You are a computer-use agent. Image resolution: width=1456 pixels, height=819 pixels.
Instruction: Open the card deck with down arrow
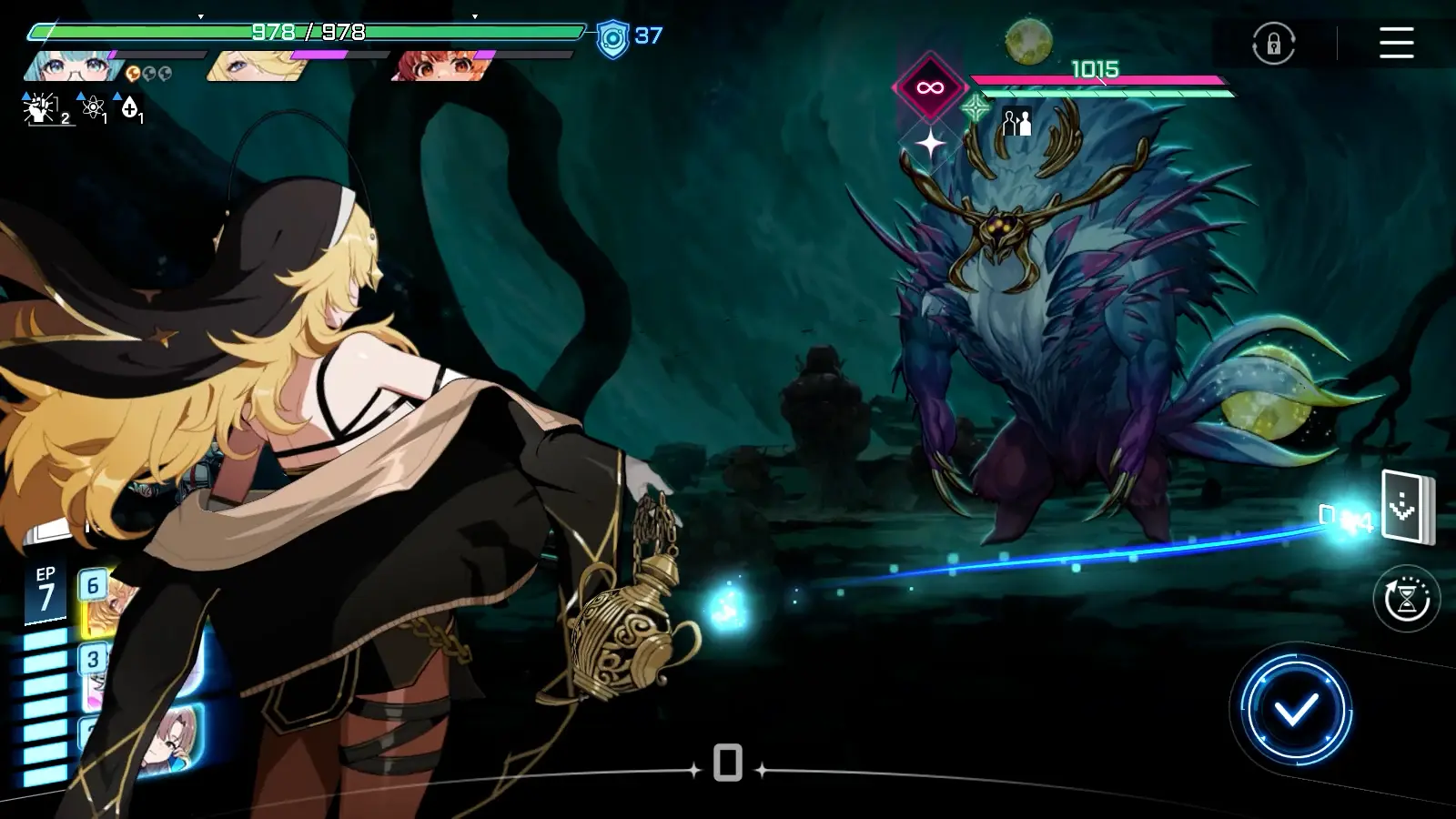coord(1406,507)
